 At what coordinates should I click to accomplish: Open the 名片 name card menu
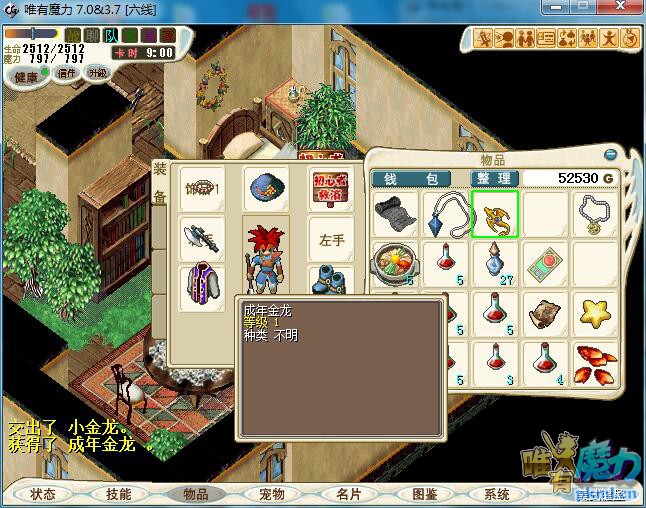[x=348, y=494]
